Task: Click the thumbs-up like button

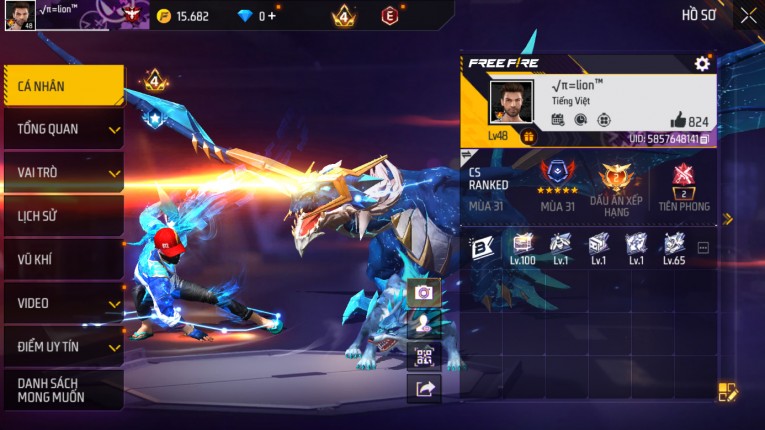Action: tap(678, 121)
